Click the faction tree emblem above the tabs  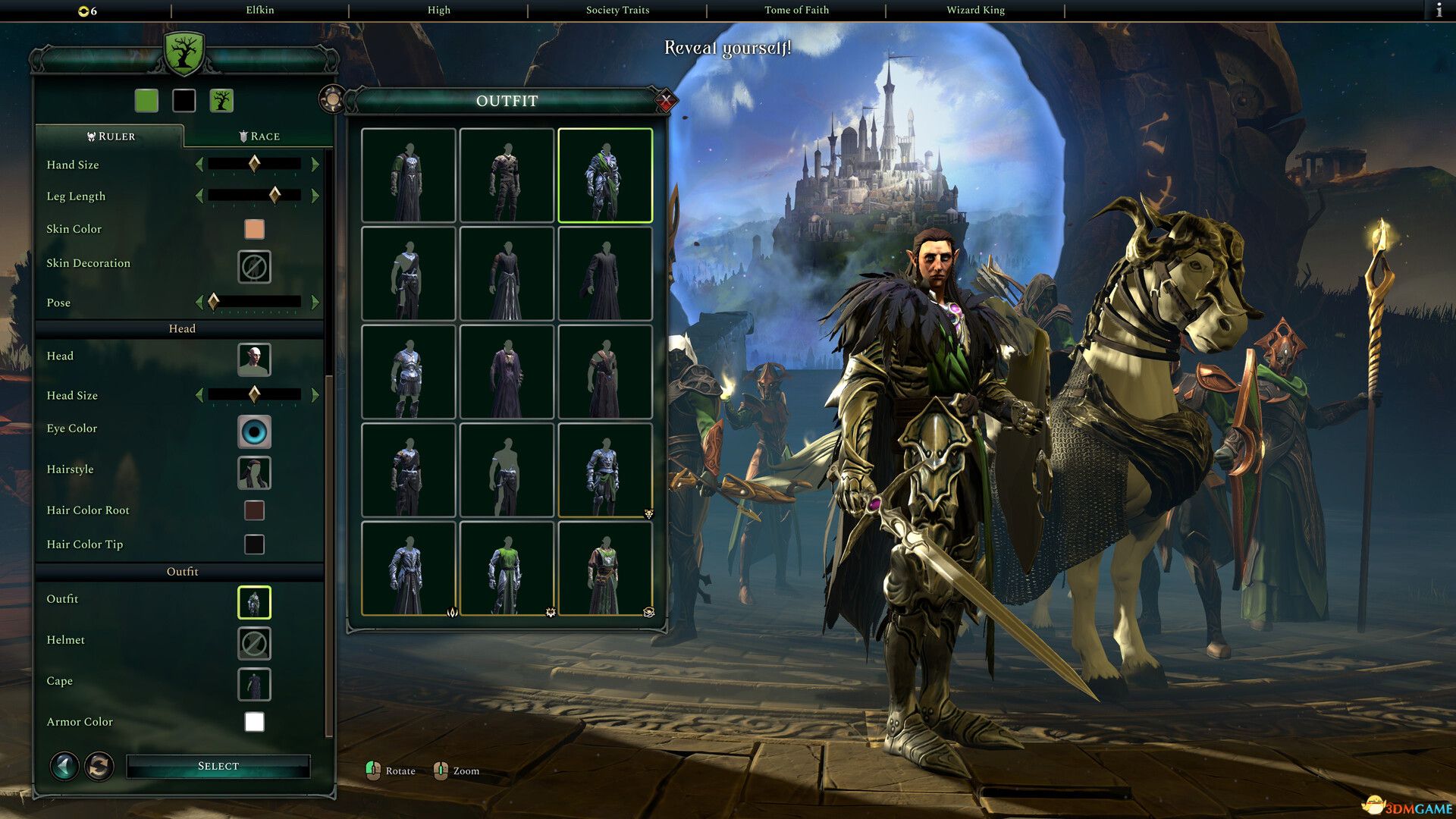185,55
